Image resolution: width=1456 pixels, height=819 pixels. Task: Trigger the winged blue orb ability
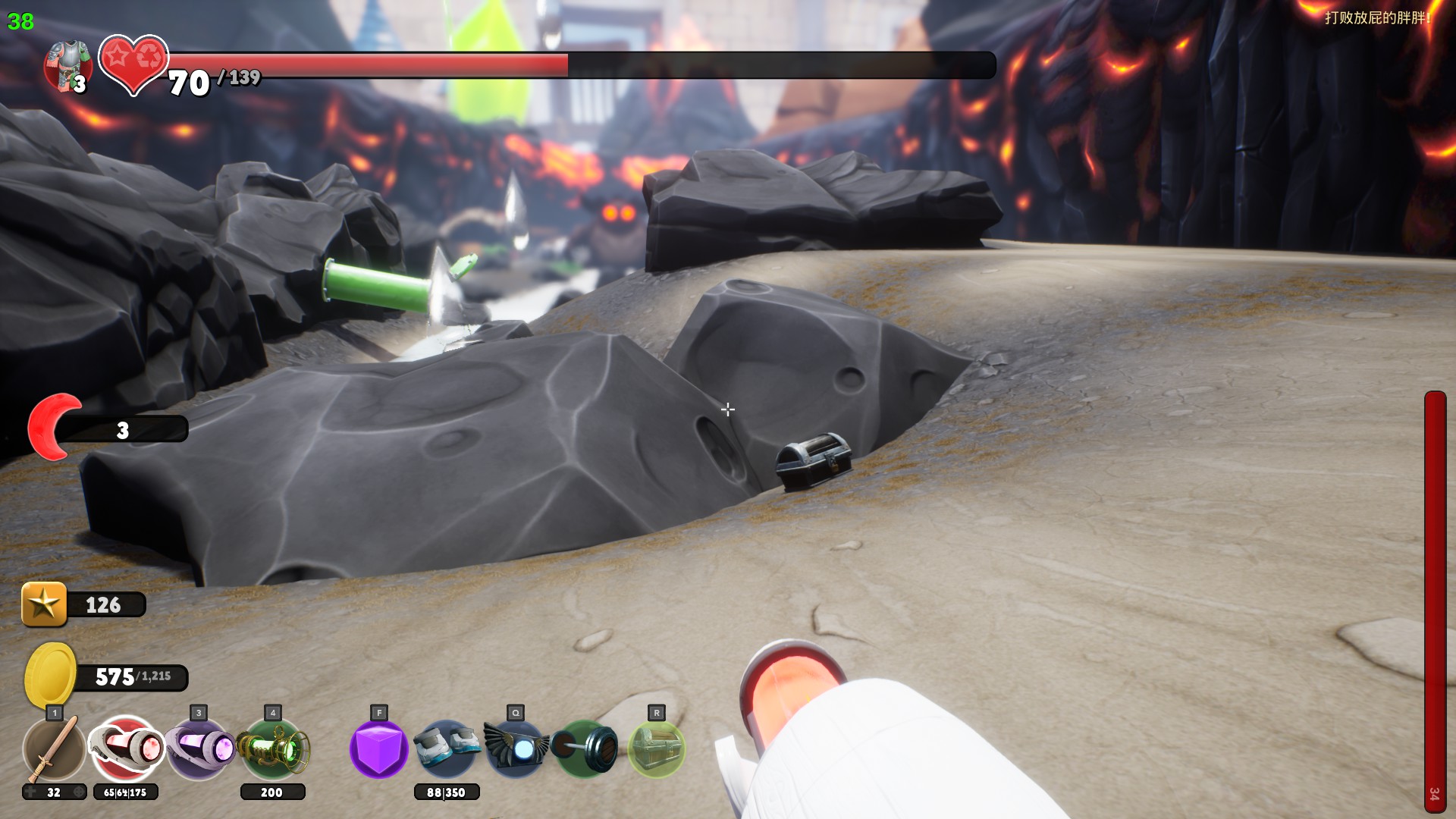coord(516,749)
